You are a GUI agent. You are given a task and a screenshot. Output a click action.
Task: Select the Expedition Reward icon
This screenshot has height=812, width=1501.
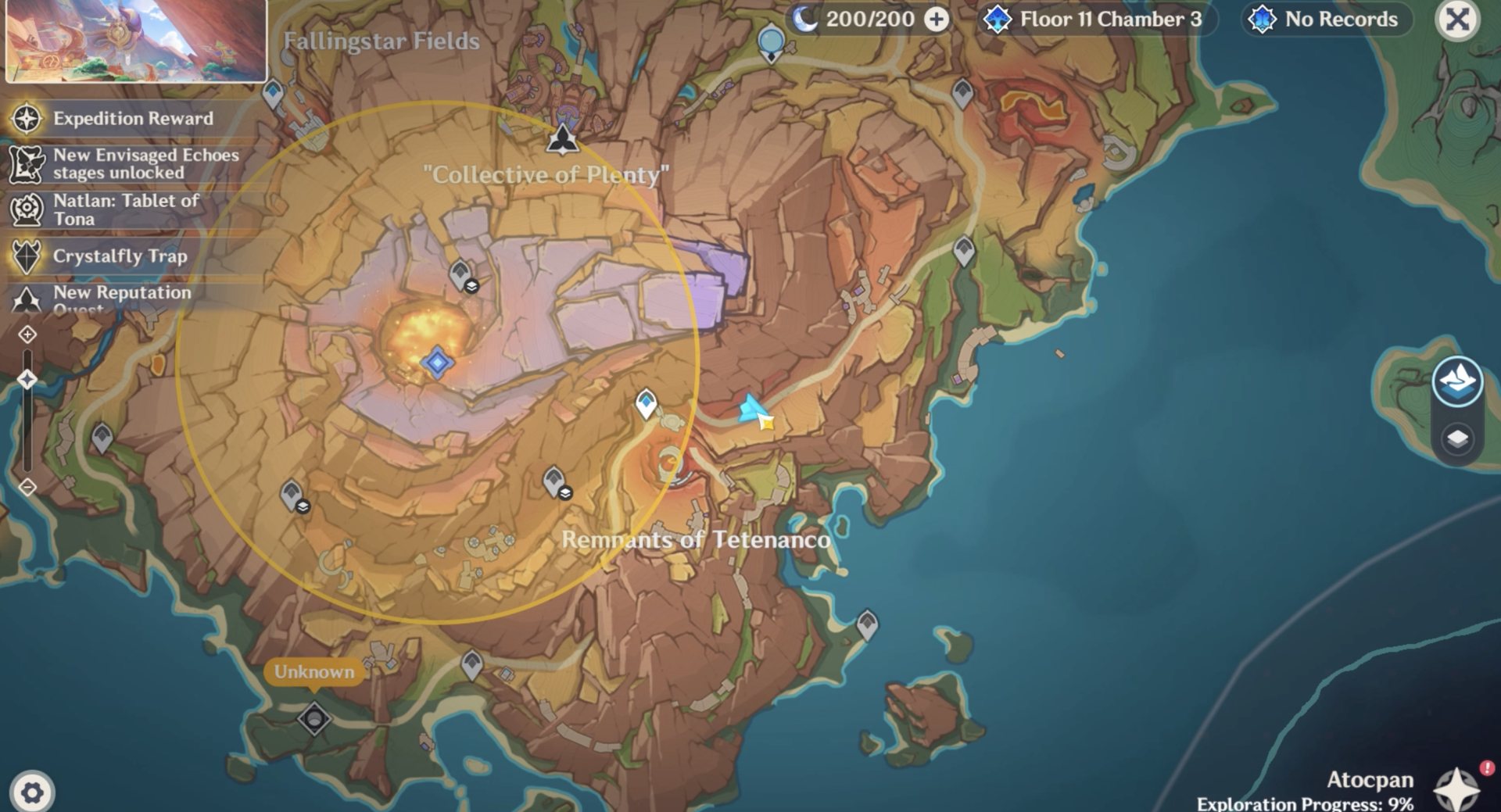click(x=26, y=120)
